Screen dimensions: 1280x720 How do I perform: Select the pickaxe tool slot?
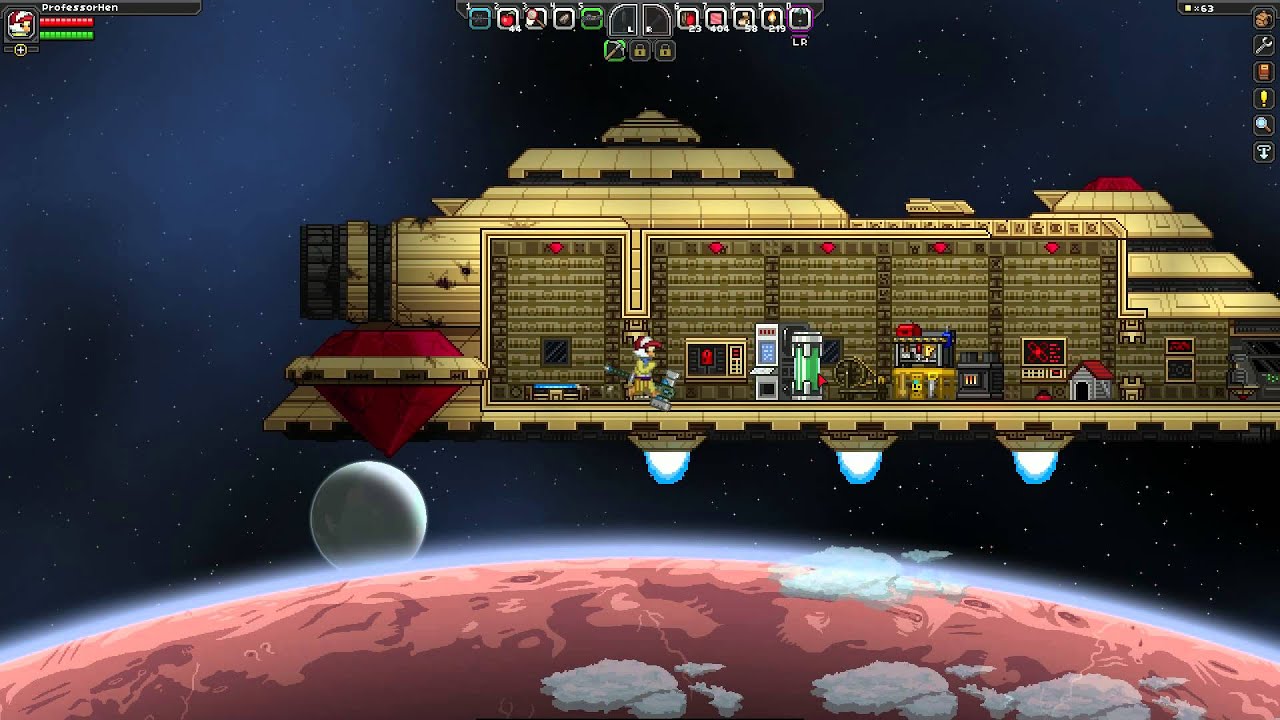pos(615,50)
